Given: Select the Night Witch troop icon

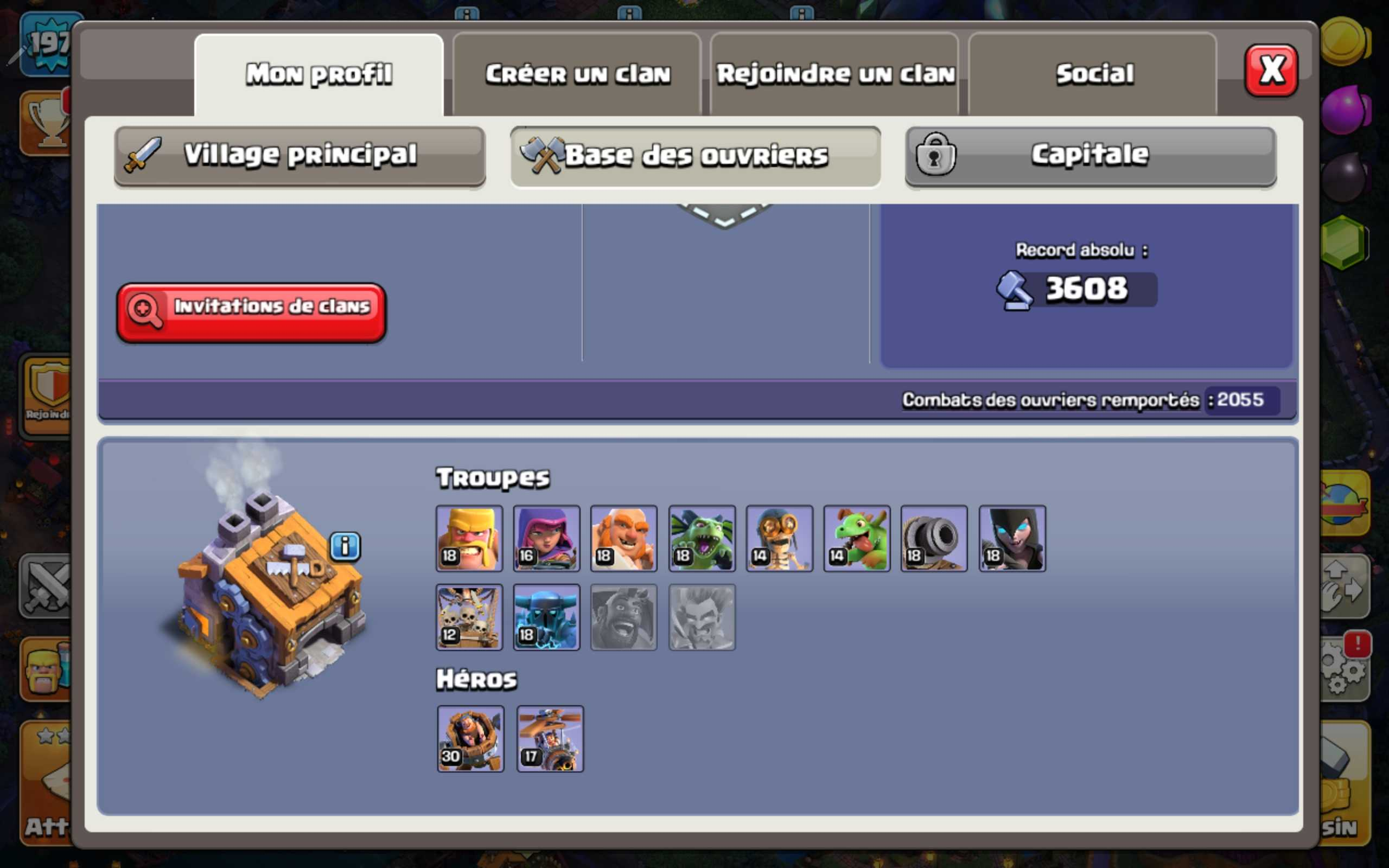Looking at the screenshot, I should pyautogui.click(x=1012, y=539).
